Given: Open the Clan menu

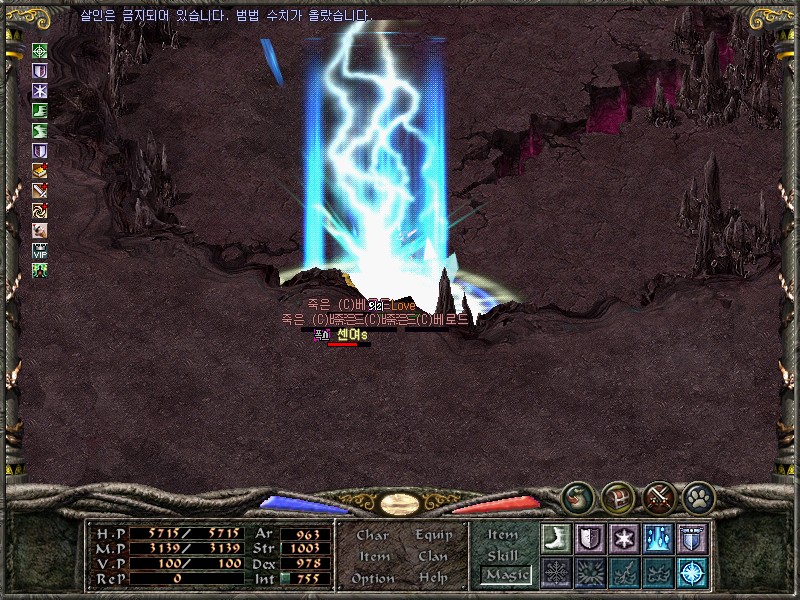Looking at the screenshot, I should [433, 556].
